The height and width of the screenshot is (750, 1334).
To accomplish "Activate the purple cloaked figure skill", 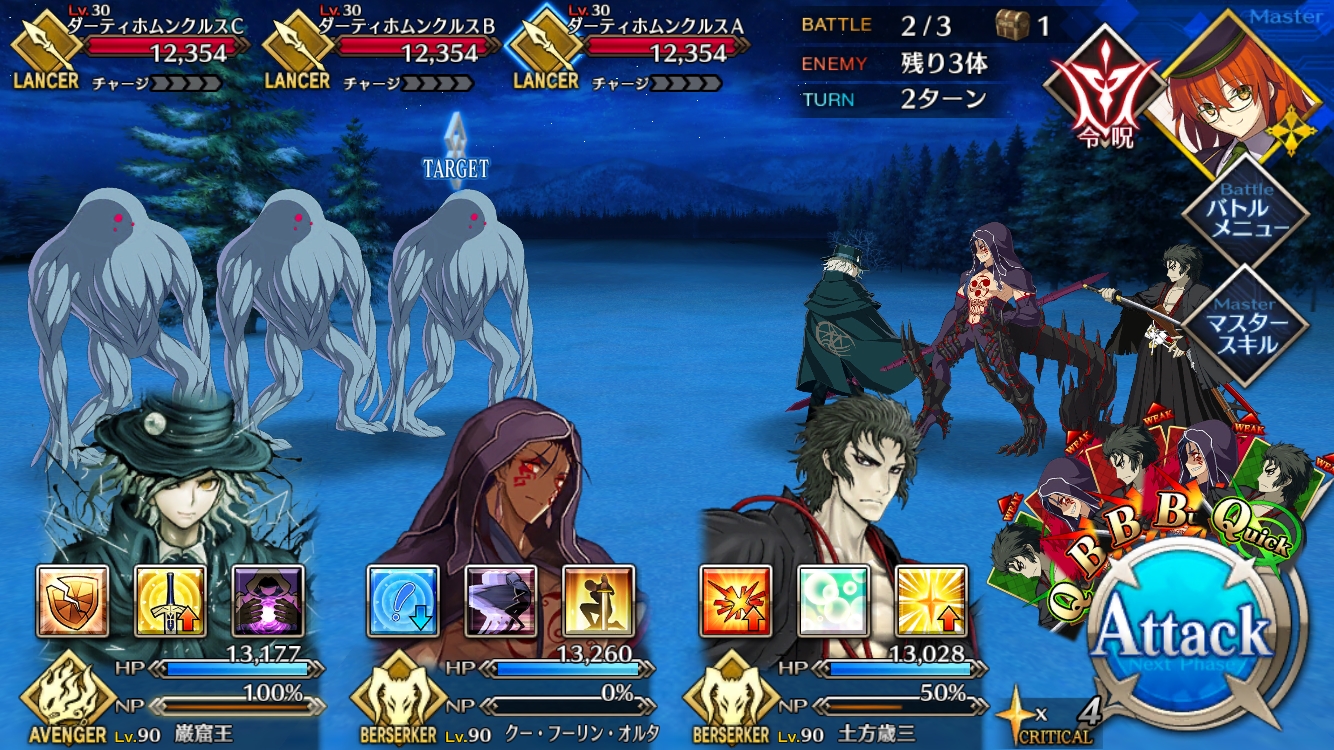I will click(501, 601).
